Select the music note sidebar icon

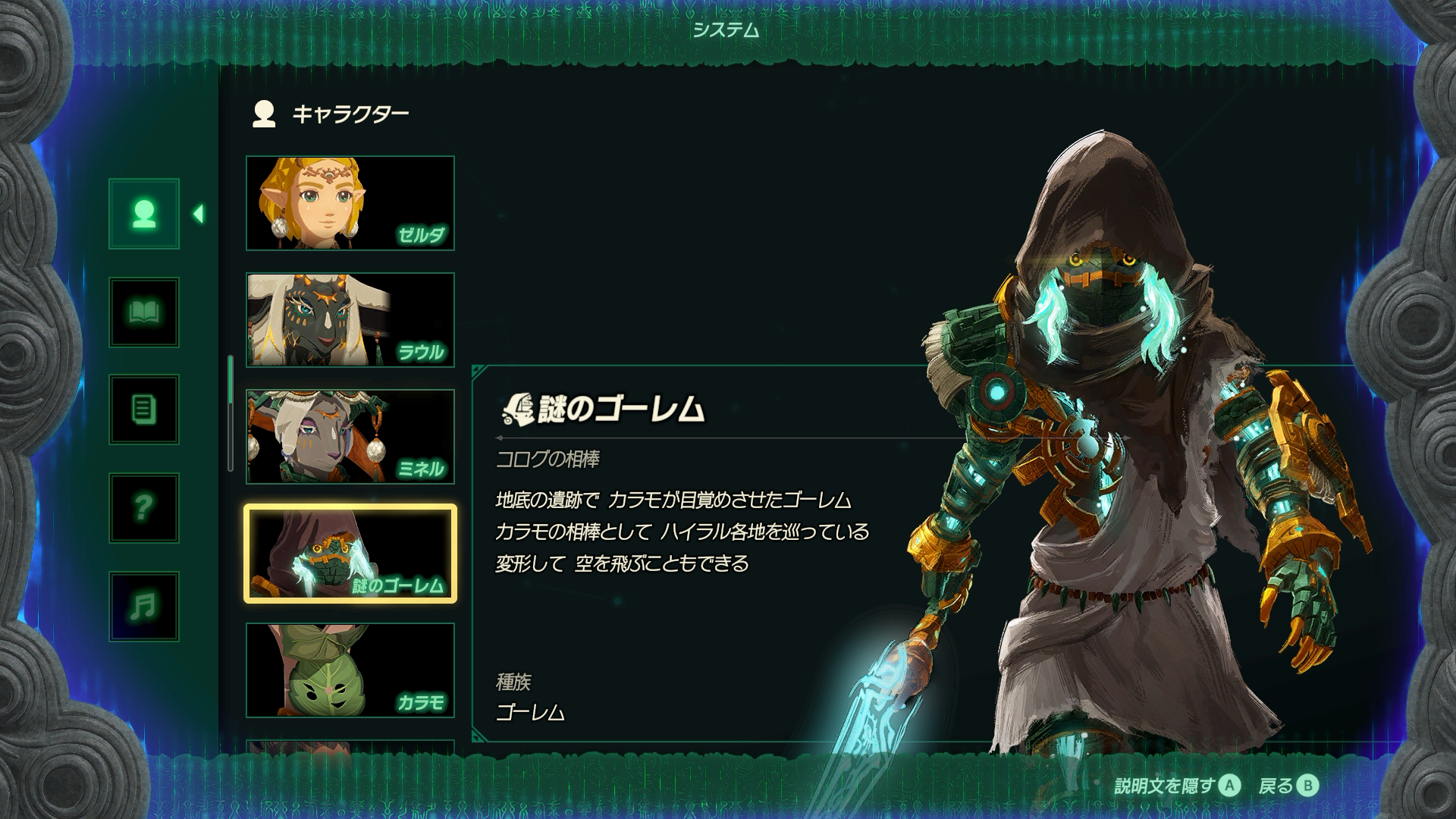pyautogui.click(x=143, y=607)
